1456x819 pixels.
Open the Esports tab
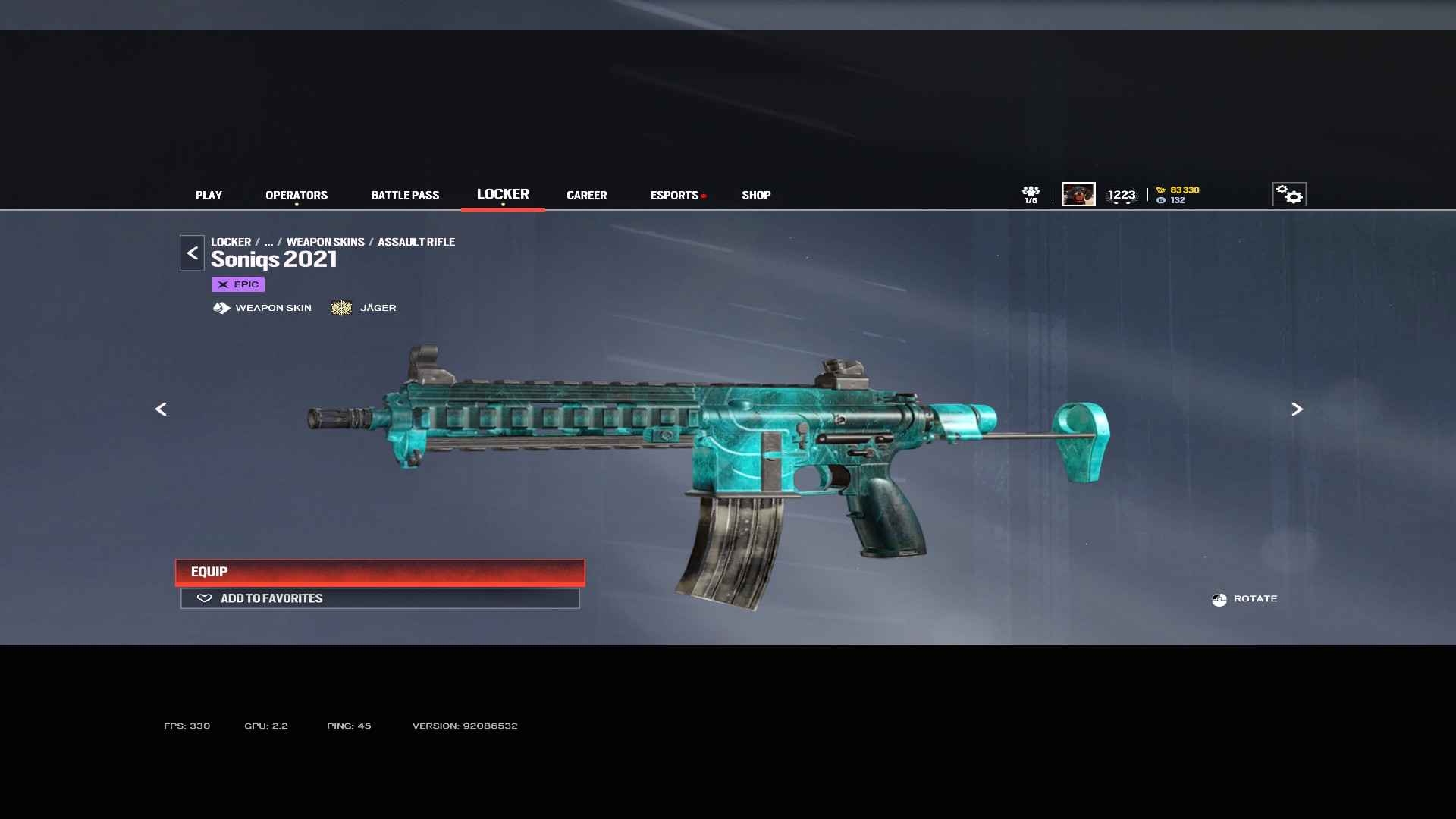click(x=674, y=195)
